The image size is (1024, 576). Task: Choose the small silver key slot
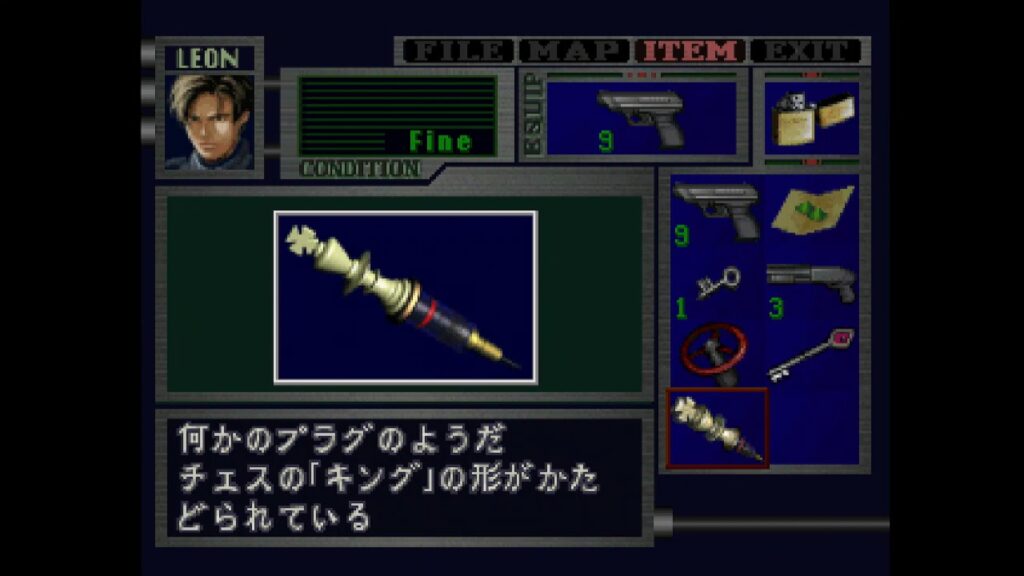click(x=716, y=289)
